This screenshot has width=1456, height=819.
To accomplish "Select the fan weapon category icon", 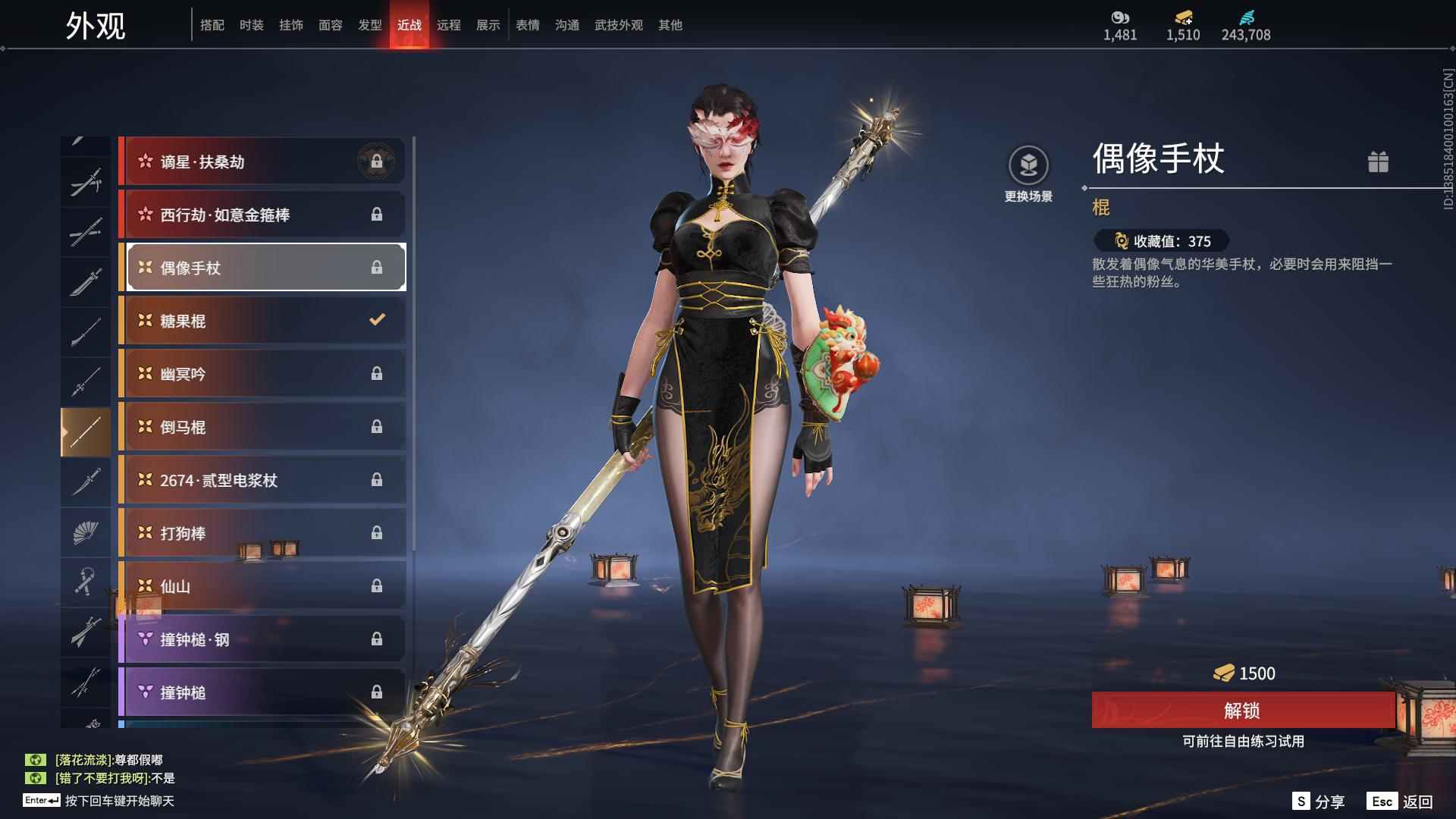I will (x=86, y=531).
